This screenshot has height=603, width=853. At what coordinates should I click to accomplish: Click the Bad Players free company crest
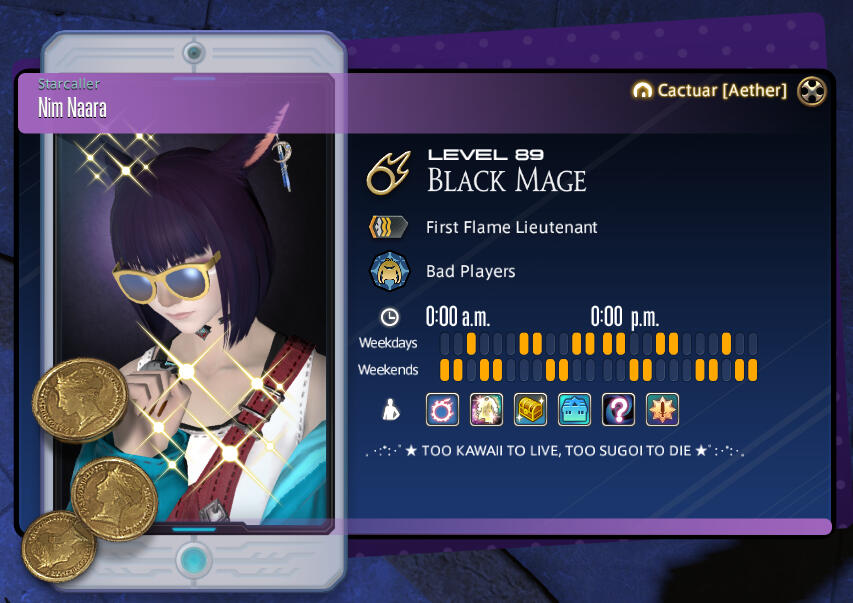388,271
